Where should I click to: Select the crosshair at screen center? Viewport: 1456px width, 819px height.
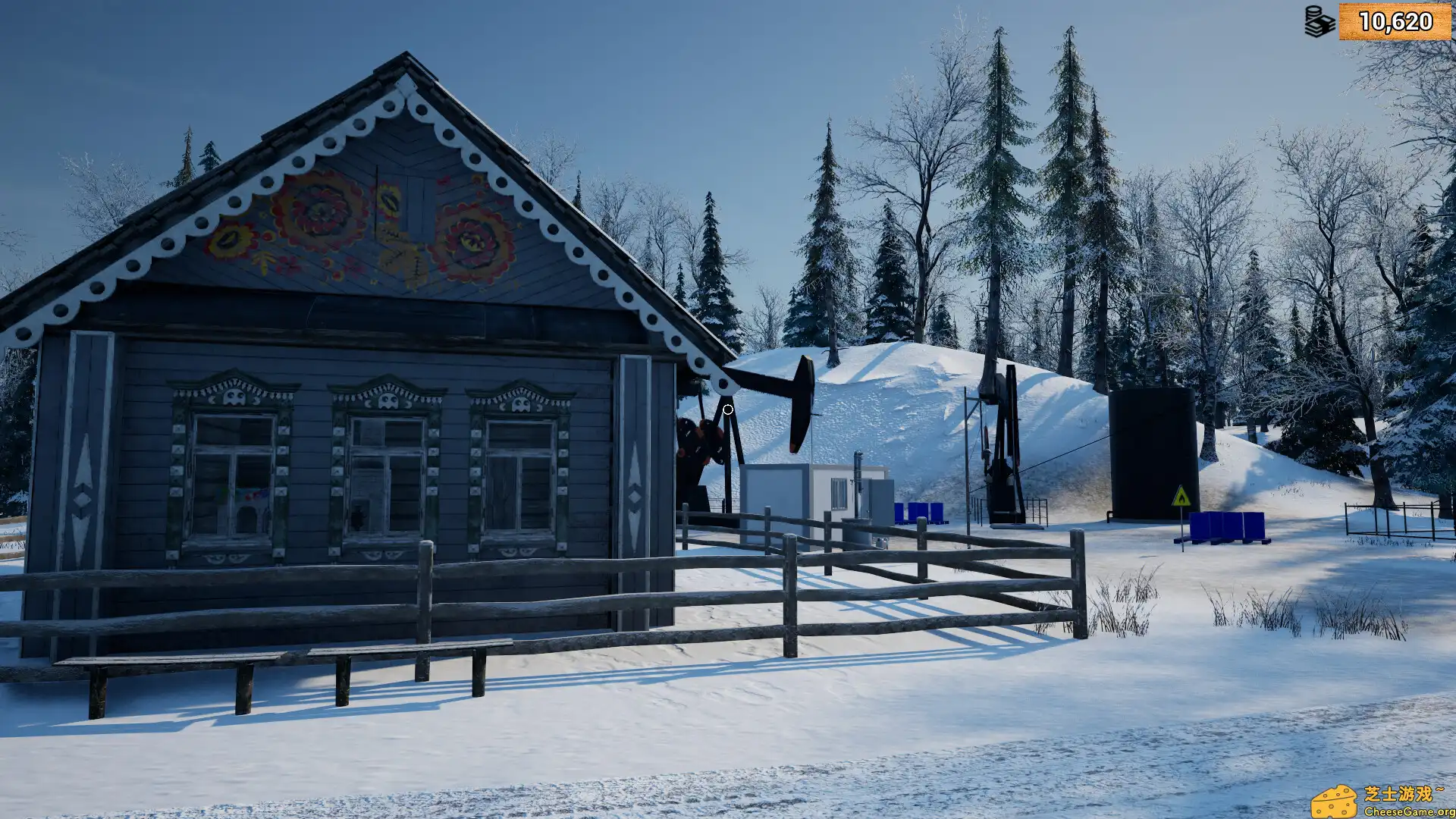tap(726, 409)
